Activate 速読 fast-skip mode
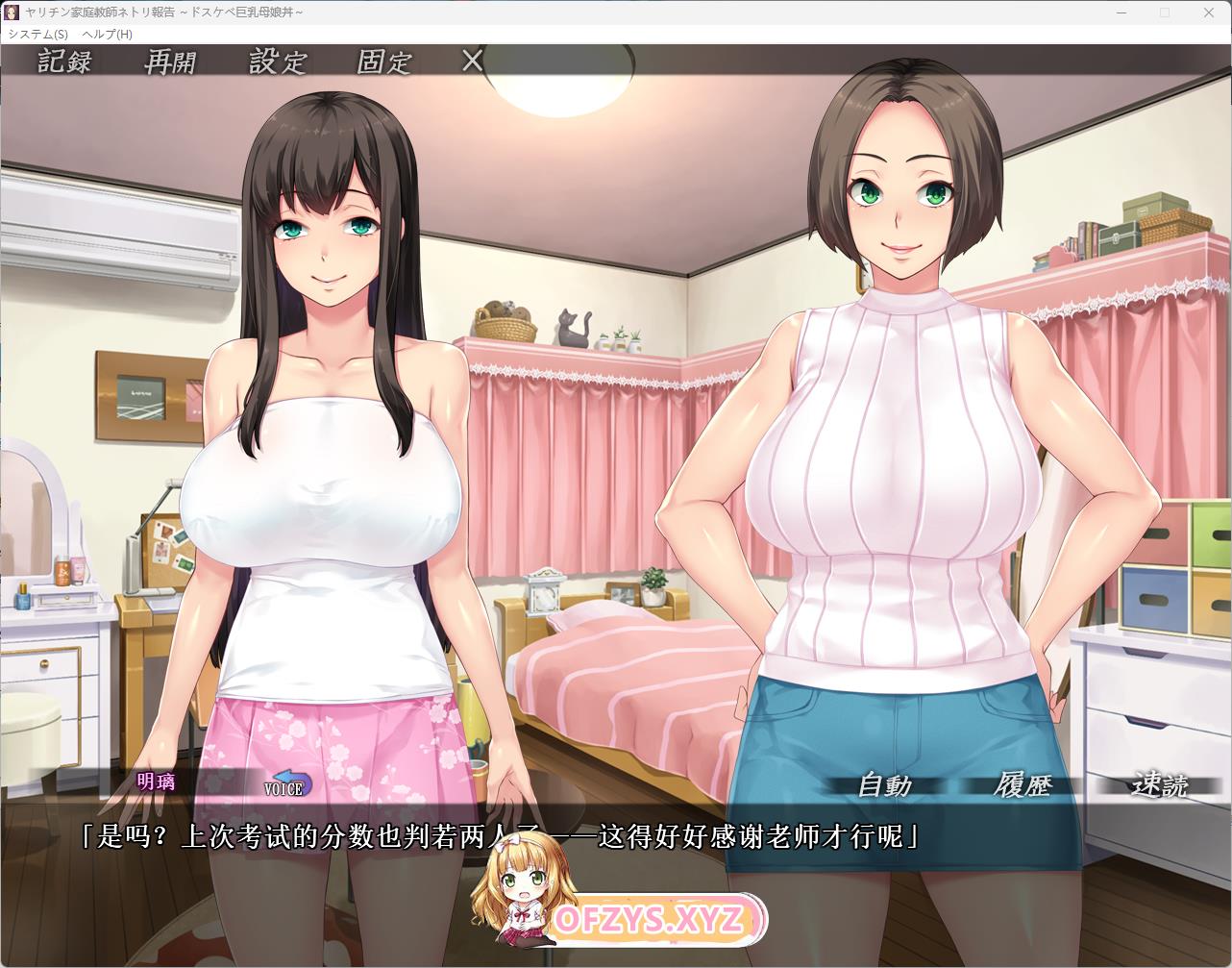 (1160, 785)
